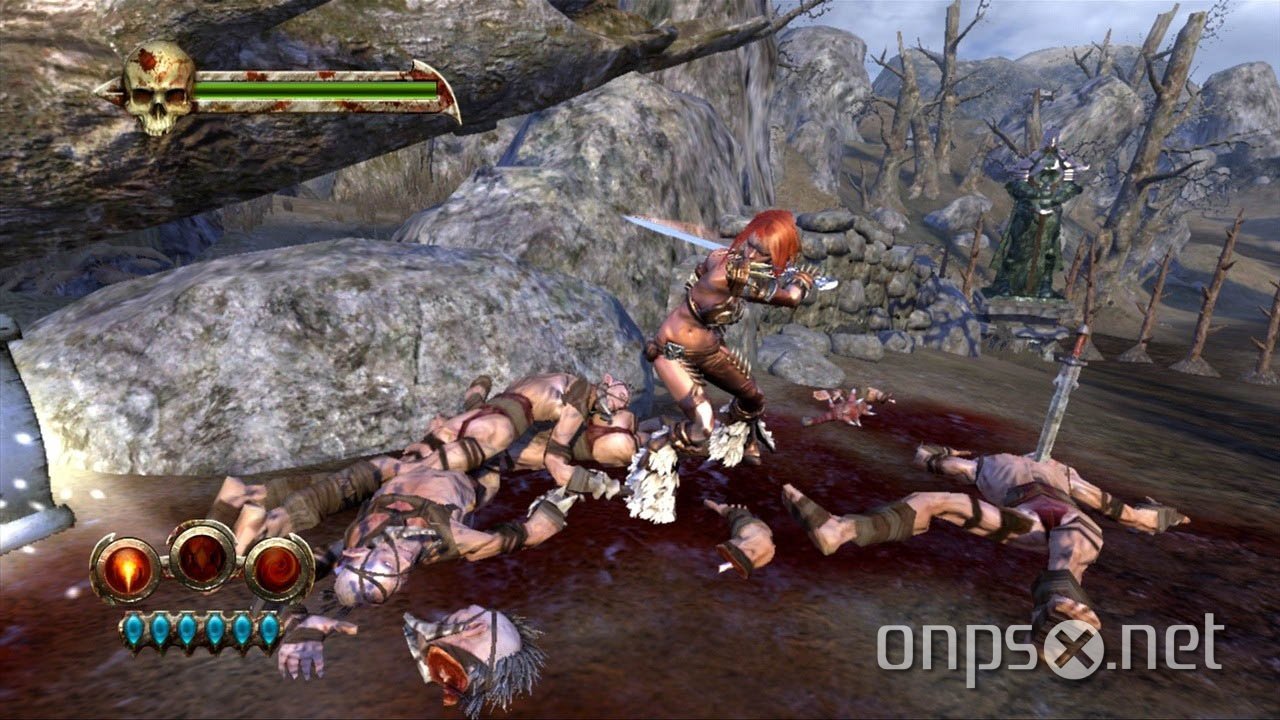
Task: Toggle the fifth blue gem indicator
Action: coord(241,629)
